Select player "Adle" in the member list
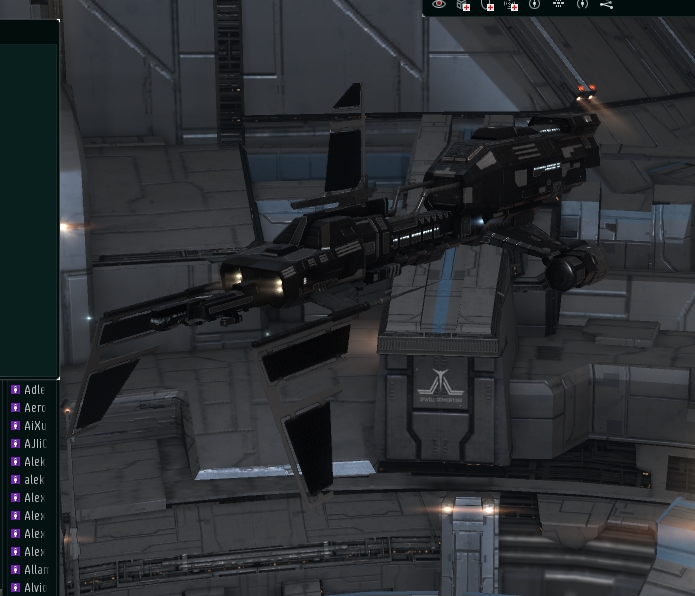This screenshot has height=596, width=695. [34, 390]
